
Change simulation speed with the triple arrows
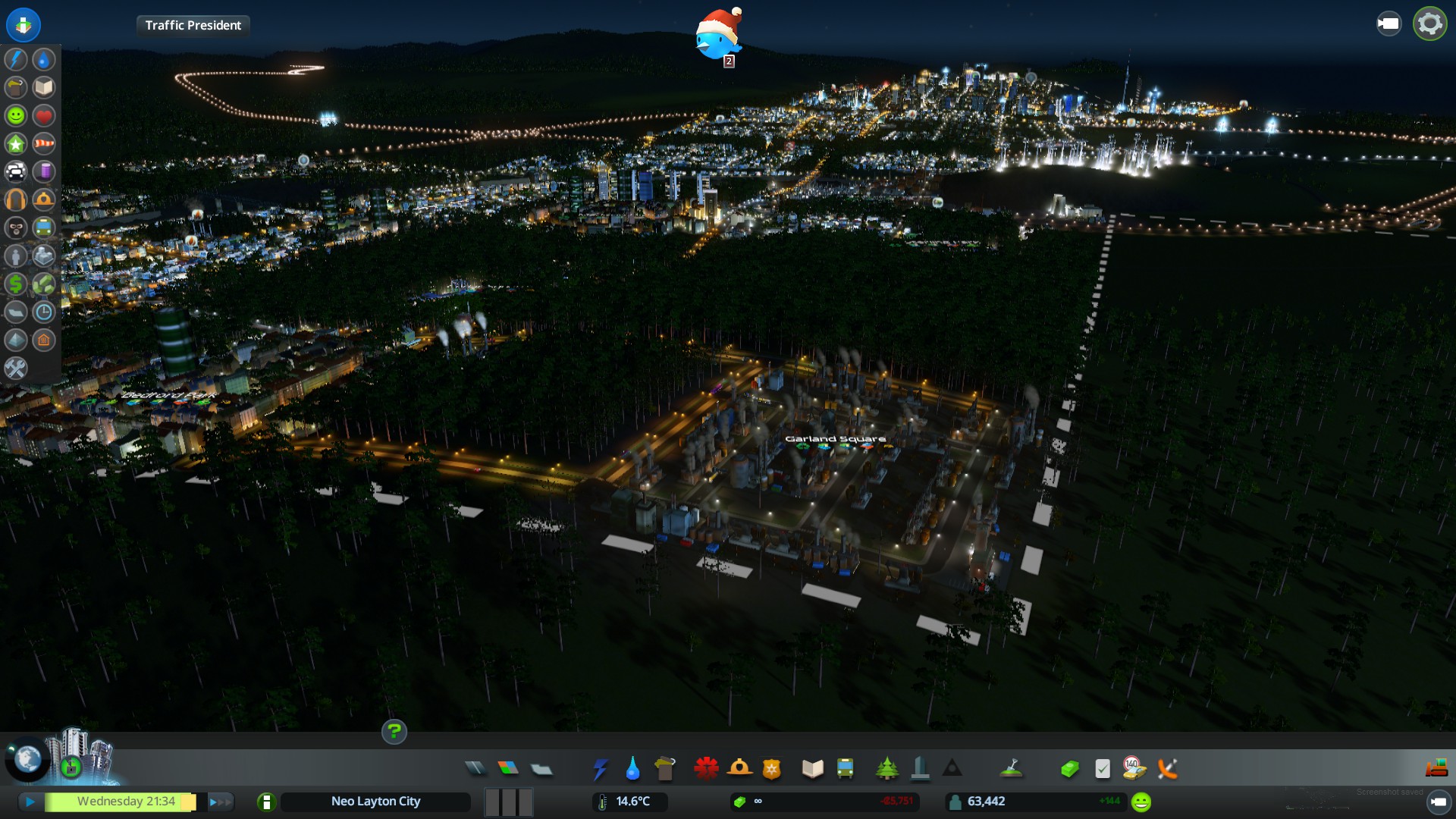coord(219,802)
